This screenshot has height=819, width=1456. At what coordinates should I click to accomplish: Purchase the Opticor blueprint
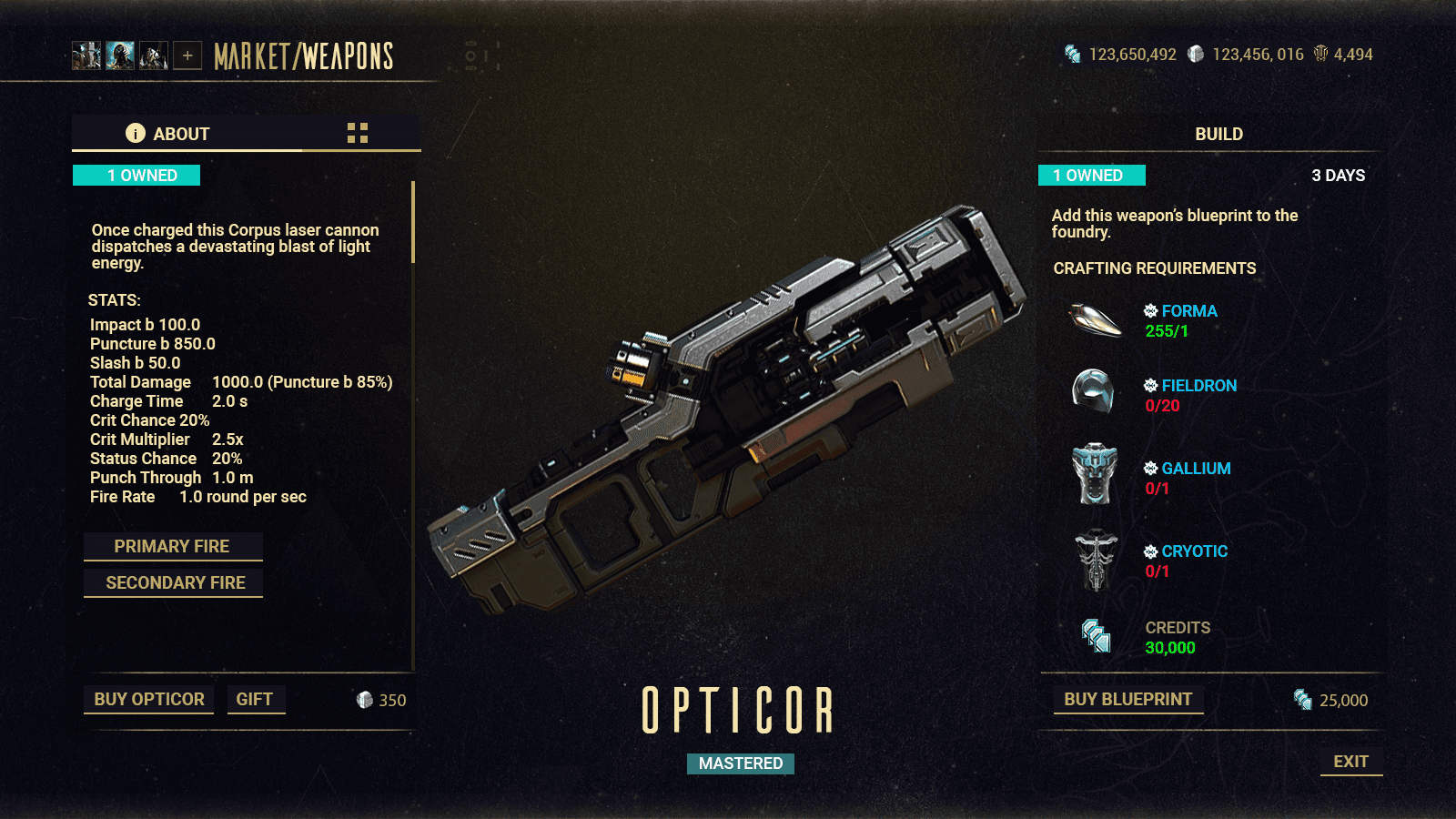pos(1127,699)
